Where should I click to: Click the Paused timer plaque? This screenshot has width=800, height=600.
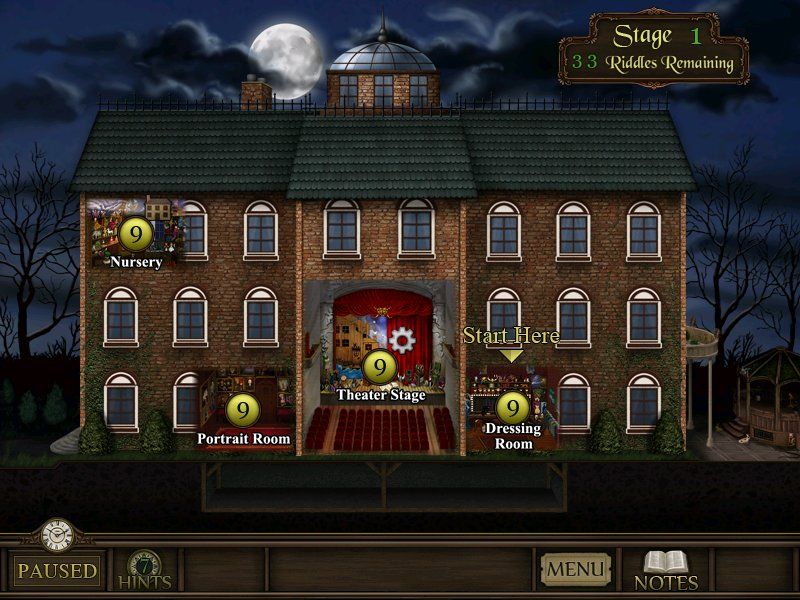[x=57, y=571]
